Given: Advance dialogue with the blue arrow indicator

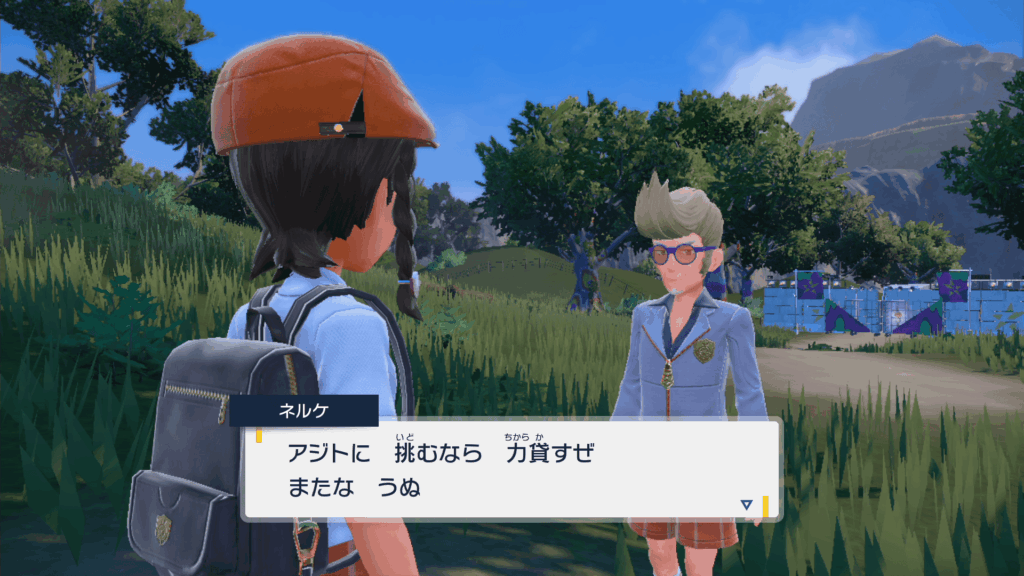Looking at the screenshot, I should (746, 505).
